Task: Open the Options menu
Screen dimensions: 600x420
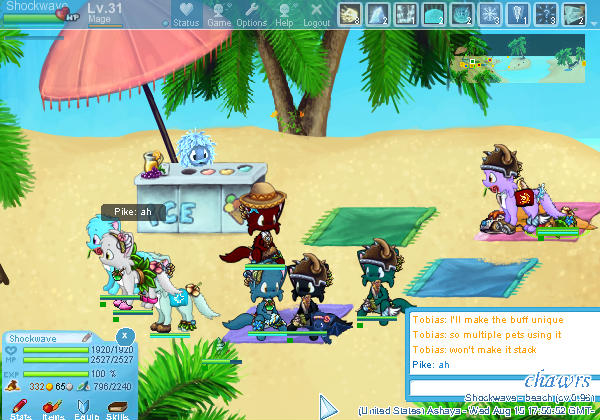Action: 251,14
